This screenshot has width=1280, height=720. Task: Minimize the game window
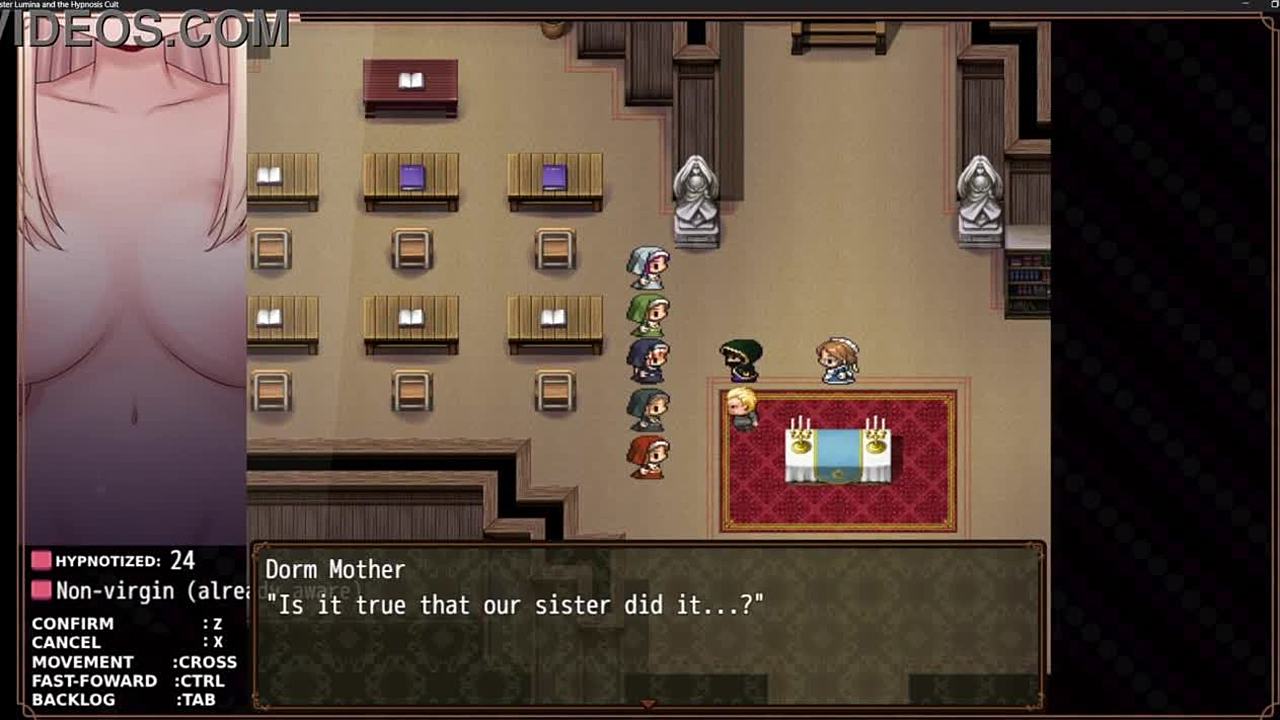tap(1245, 4)
